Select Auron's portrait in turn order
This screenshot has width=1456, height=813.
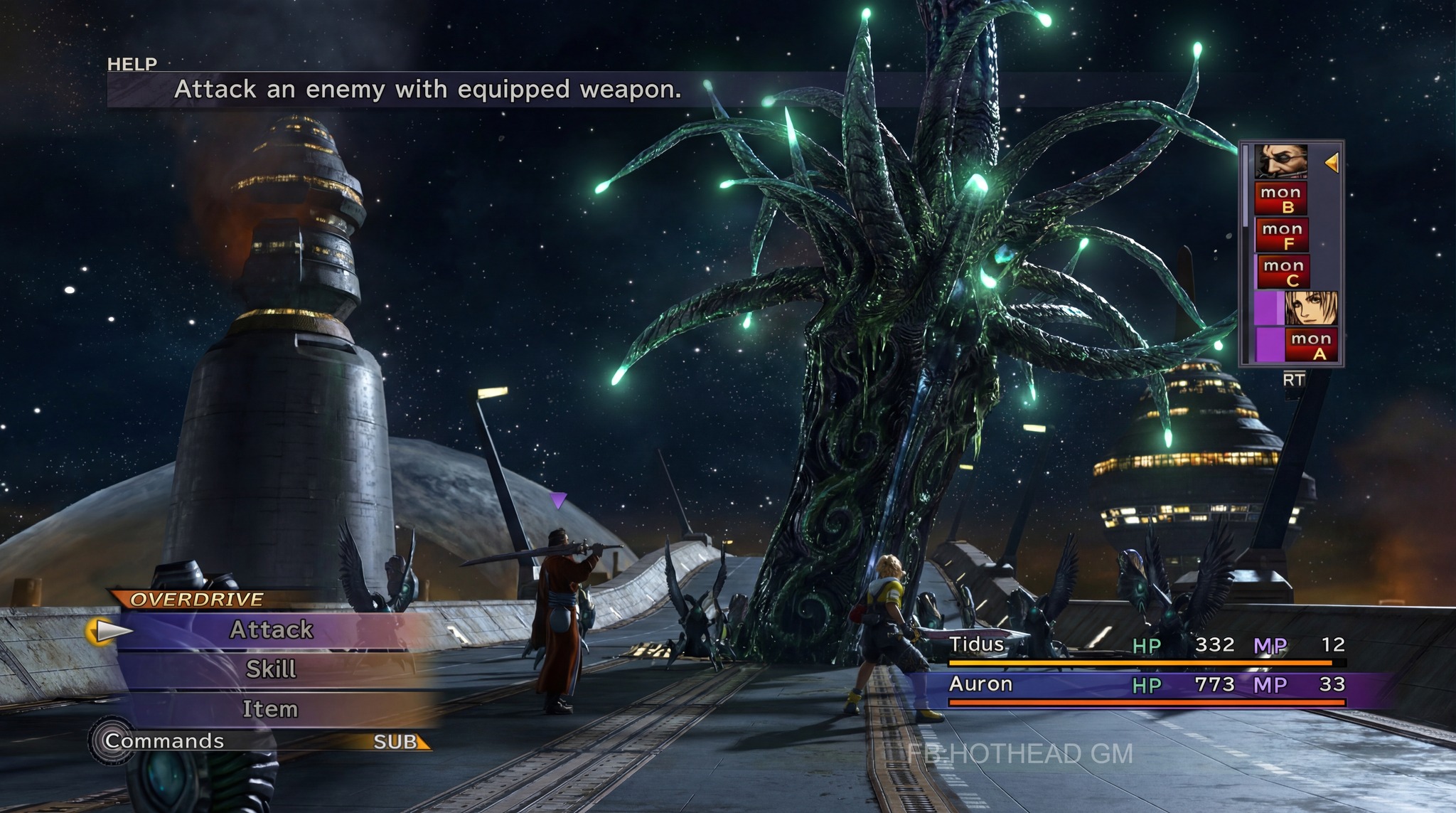tap(1280, 162)
